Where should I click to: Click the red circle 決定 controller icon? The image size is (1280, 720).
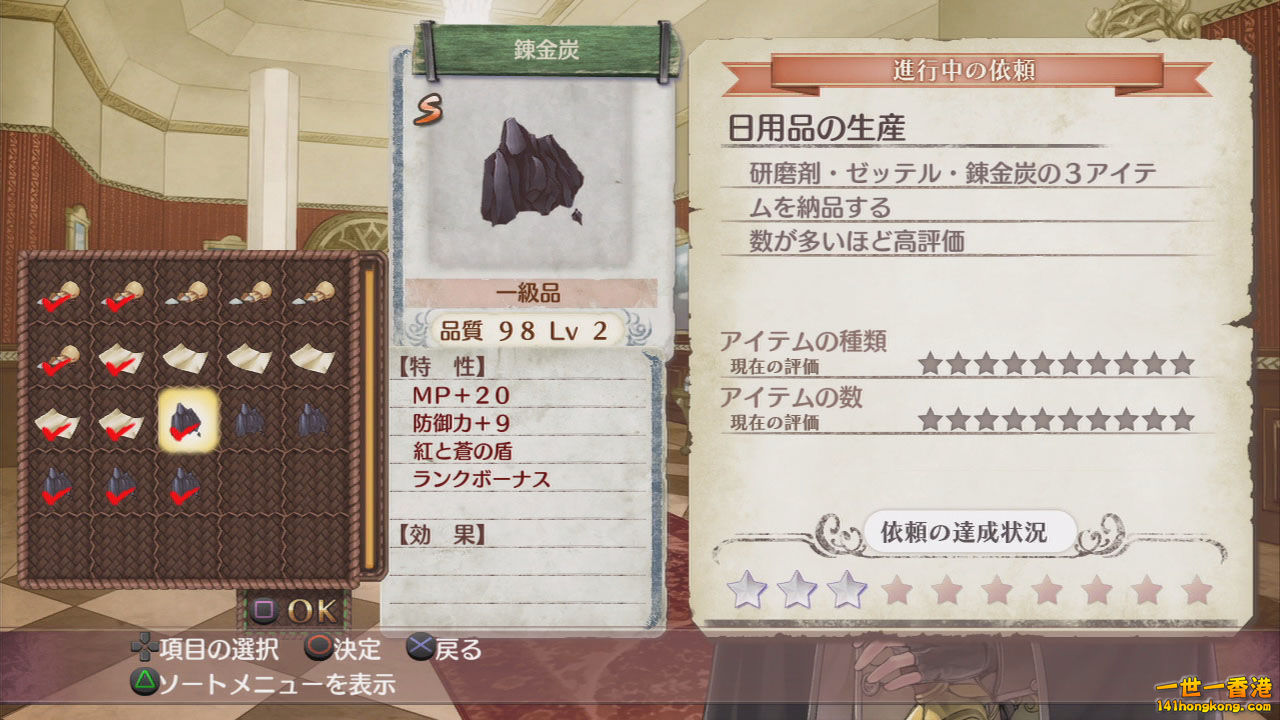pyautogui.click(x=318, y=650)
